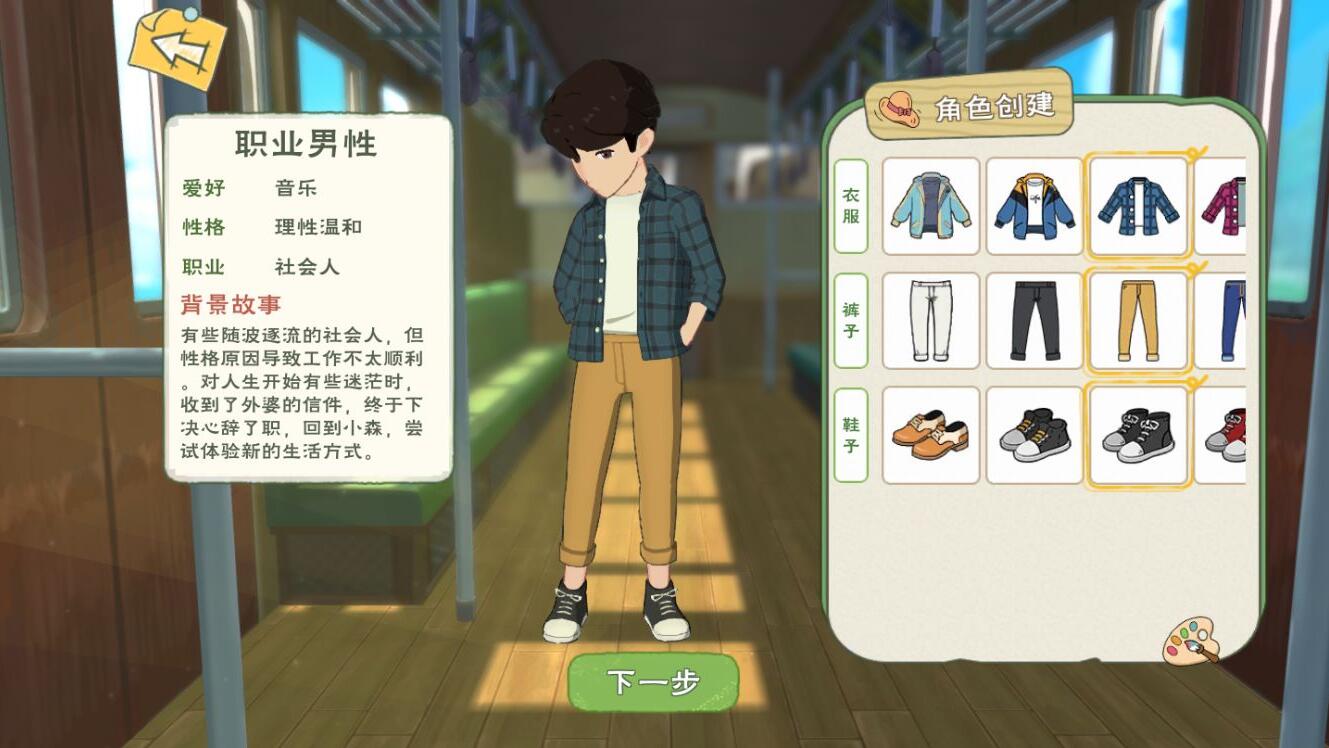Select the light blue denim jacket

pos(930,207)
